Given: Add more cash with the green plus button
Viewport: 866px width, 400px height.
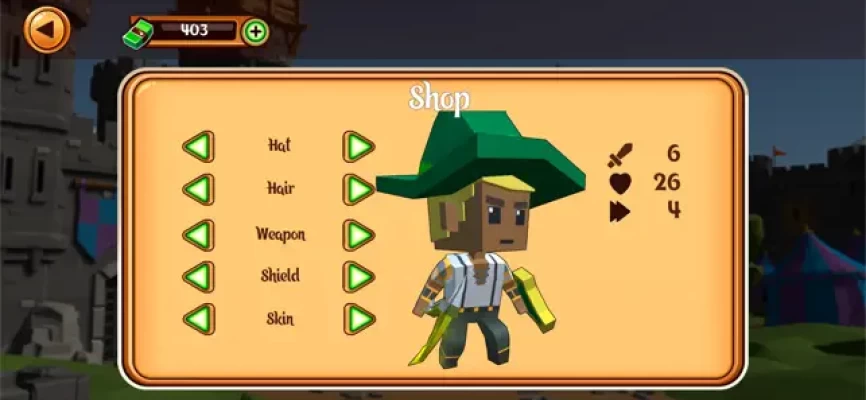Looking at the screenshot, I should pos(256,31).
